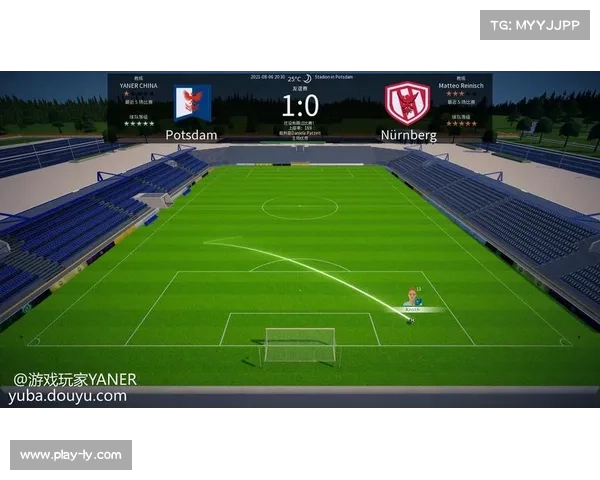Open the TG: MYYJJPP banner
This screenshot has width=600, height=480.
point(535,24)
